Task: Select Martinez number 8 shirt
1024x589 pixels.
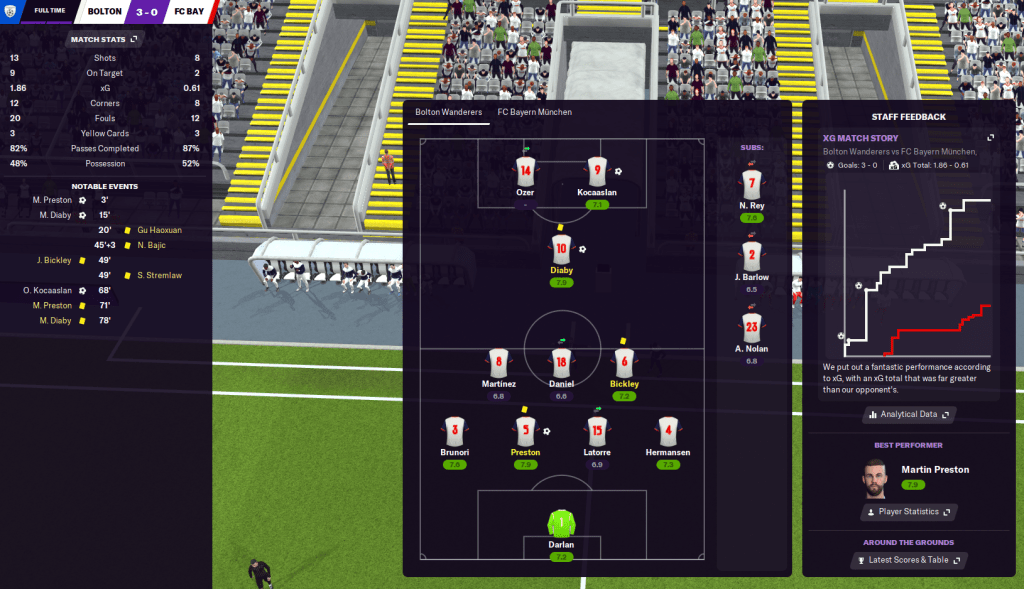Action: [498, 364]
